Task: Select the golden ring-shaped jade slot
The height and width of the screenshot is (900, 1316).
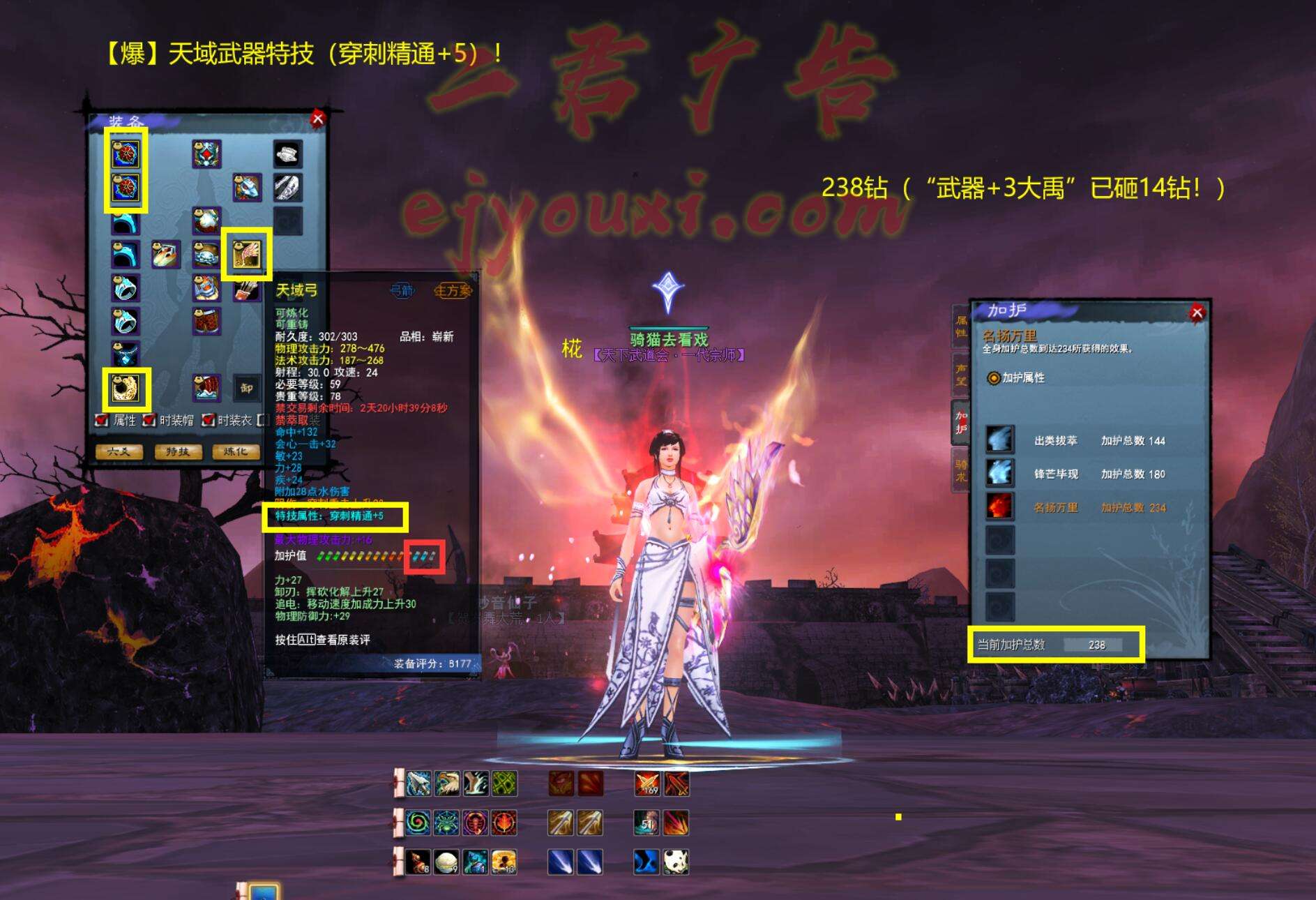Action: tap(126, 389)
